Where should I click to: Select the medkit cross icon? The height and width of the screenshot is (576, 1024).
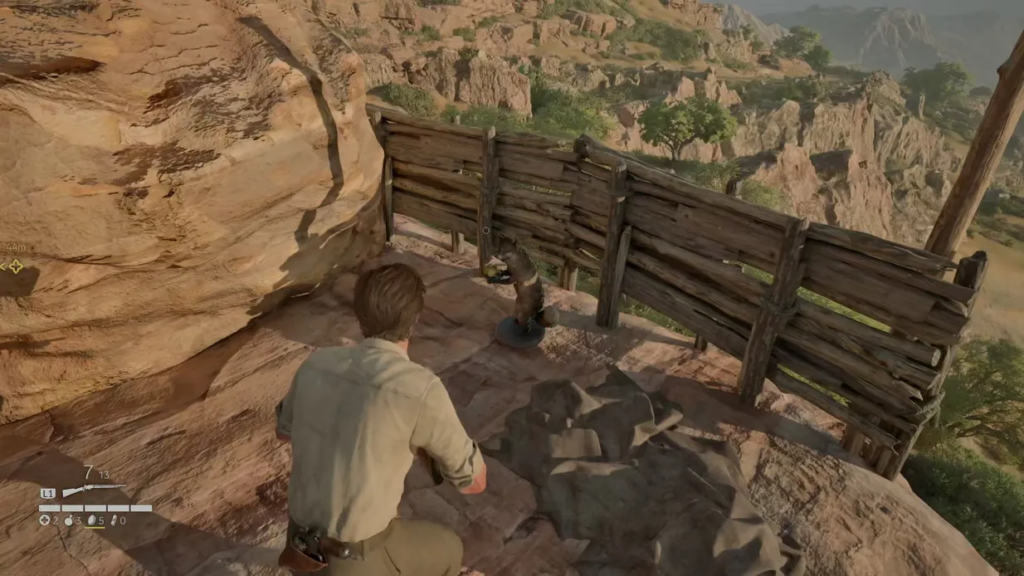(x=44, y=520)
